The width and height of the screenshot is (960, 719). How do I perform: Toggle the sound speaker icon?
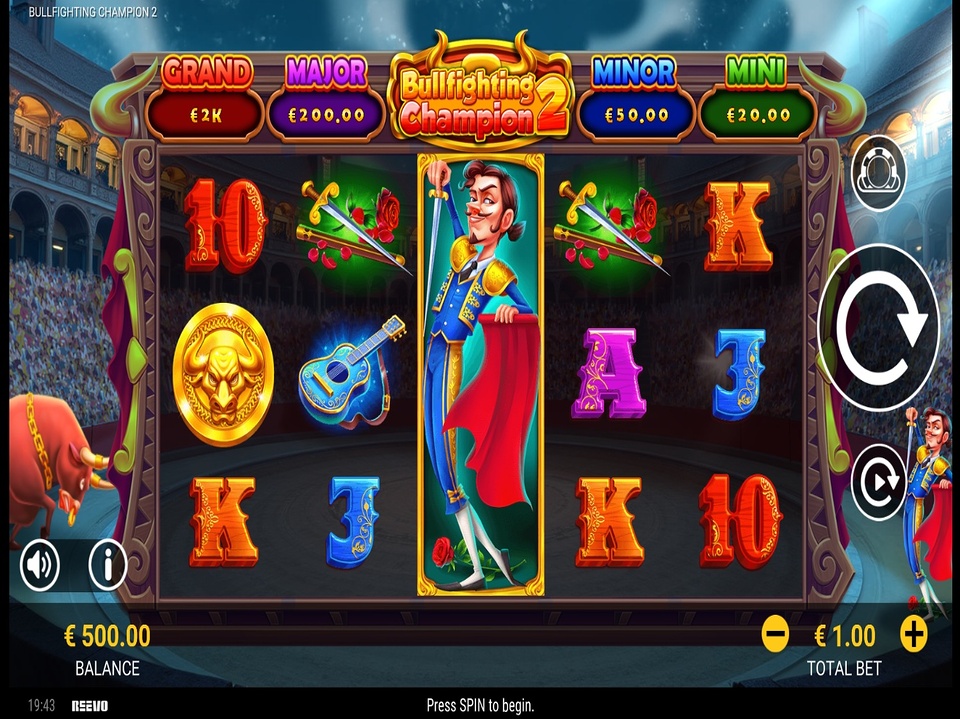41,566
